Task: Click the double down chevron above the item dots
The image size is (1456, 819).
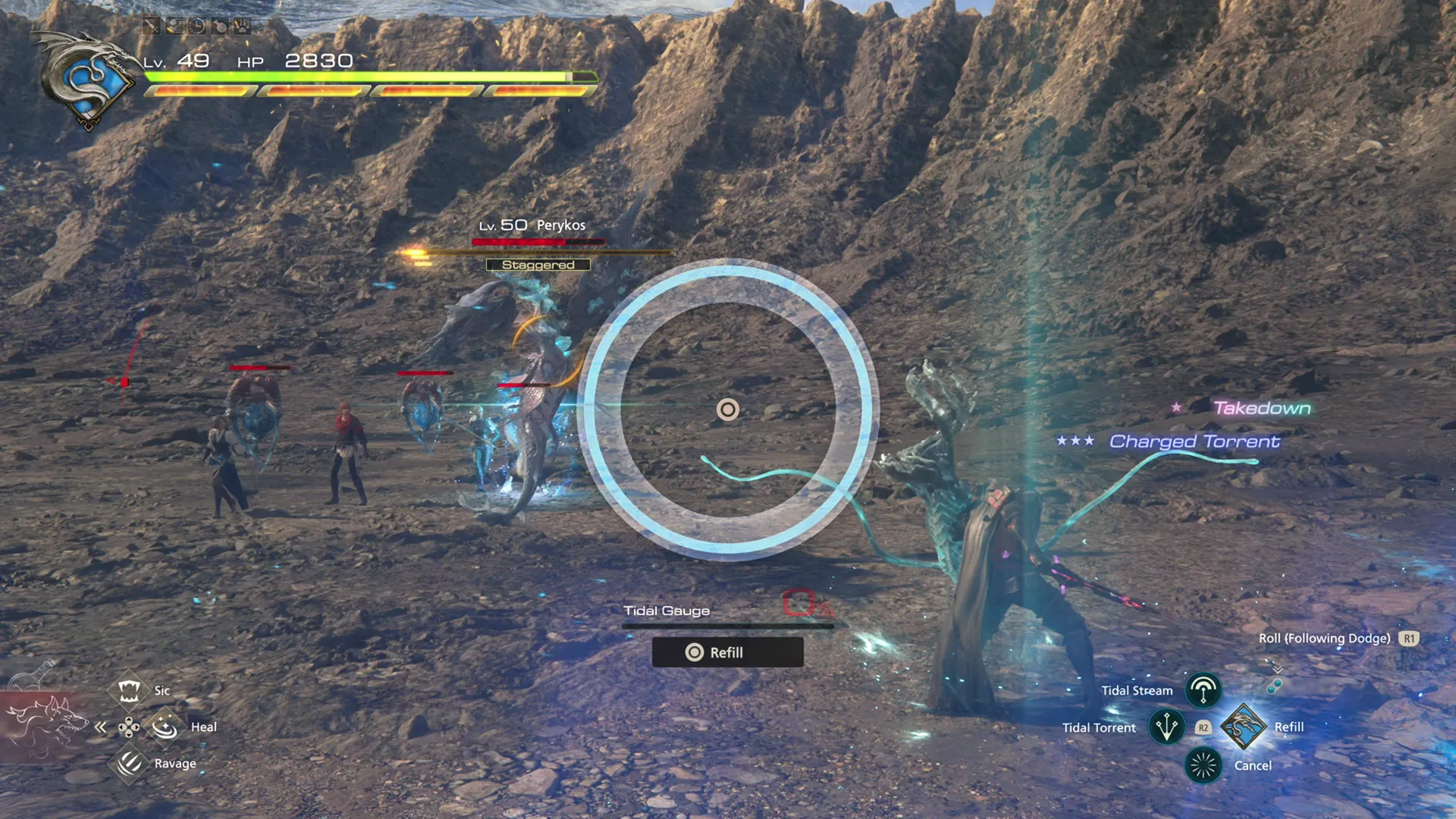Action: pos(1279,670)
